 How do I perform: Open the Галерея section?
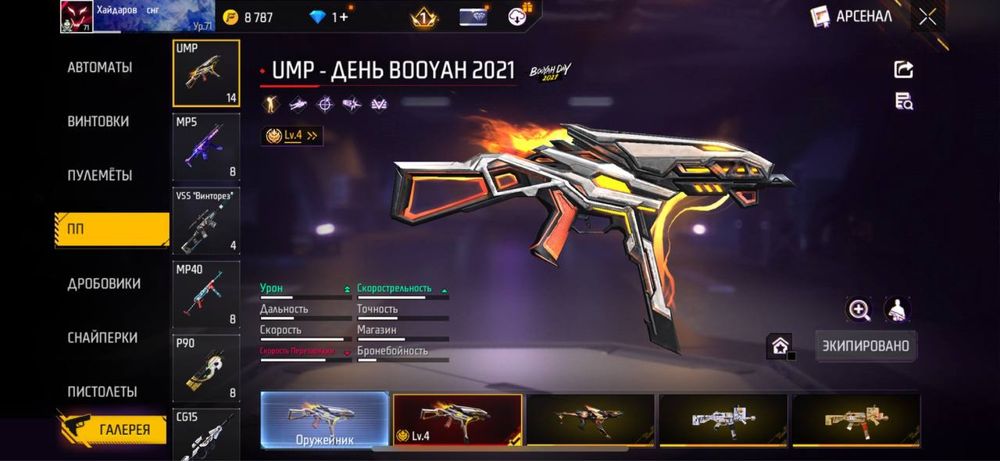tap(112, 430)
